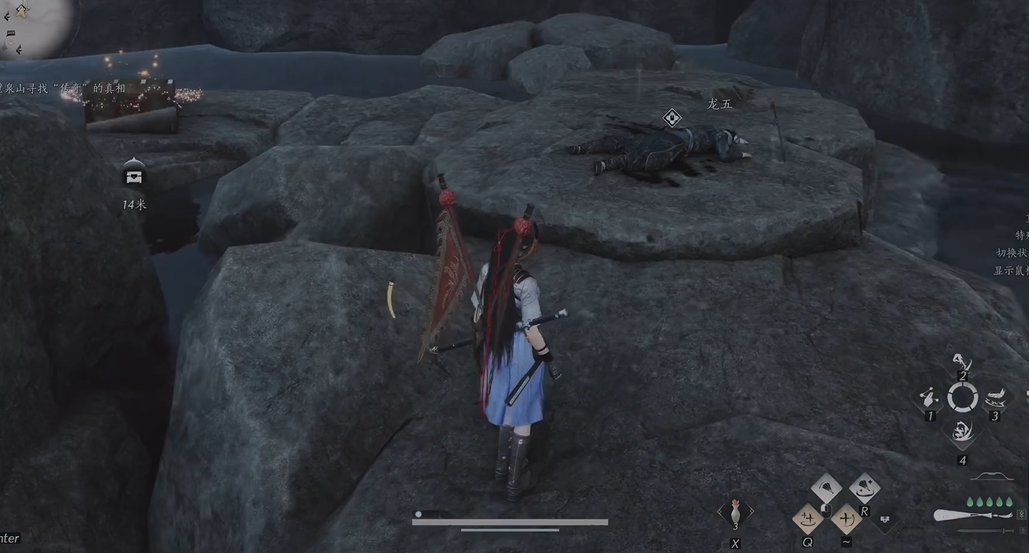The image size is (1029, 553).
Task: Switch to the bow weapon icon
Action: [991, 476]
